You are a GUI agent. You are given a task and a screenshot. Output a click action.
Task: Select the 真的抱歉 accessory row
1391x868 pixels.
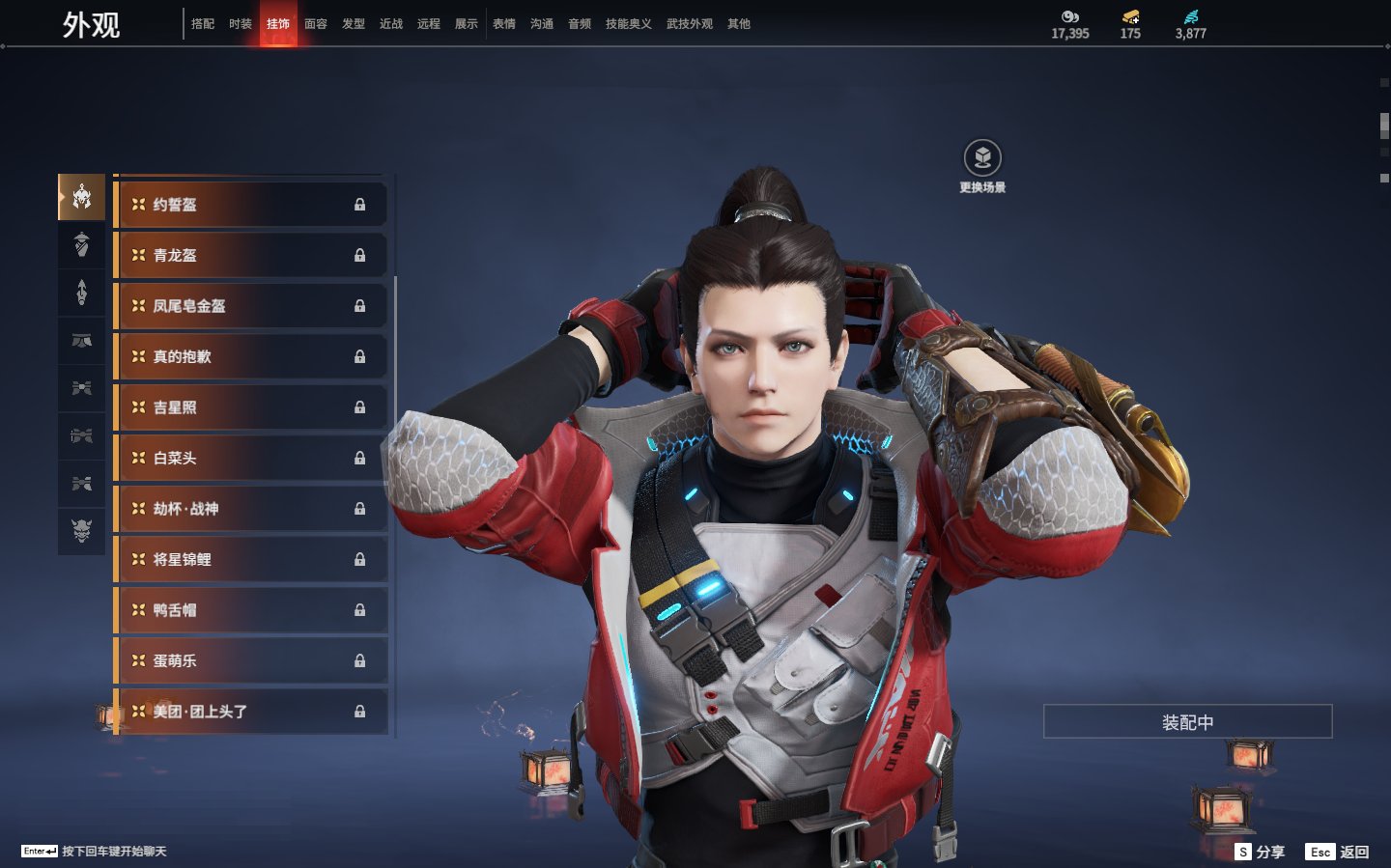(x=251, y=357)
